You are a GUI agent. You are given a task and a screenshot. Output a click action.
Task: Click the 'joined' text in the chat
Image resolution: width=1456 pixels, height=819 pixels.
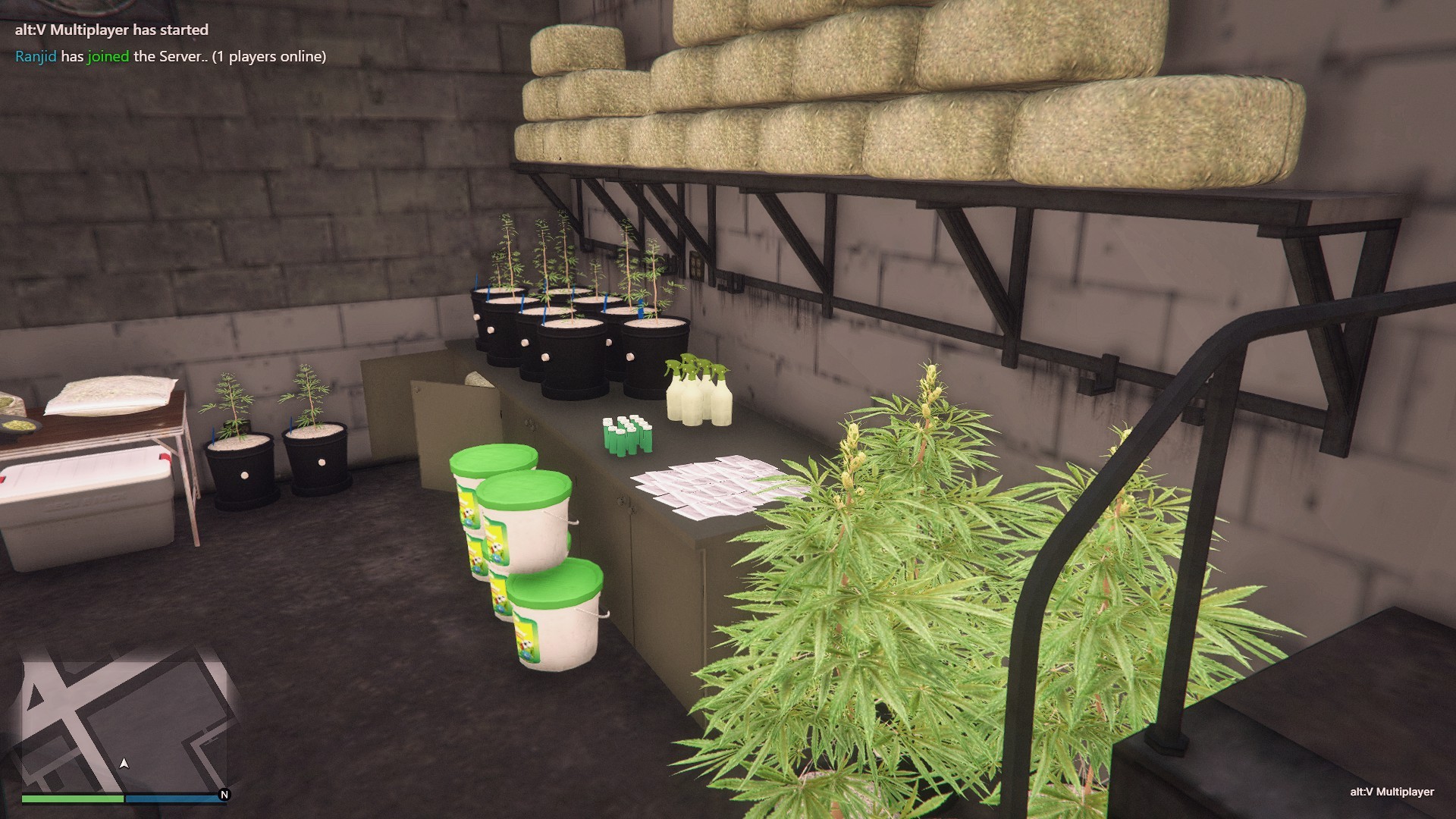[109, 55]
